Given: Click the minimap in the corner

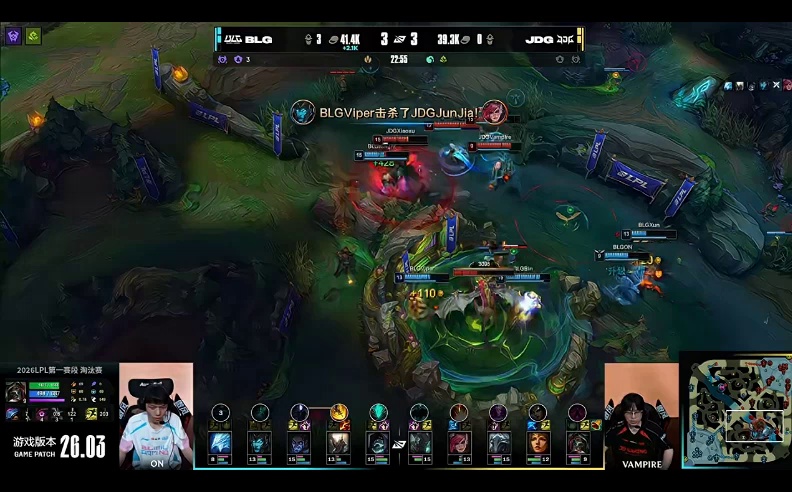Looking at the screenshot, I should (x=735, y=409).
